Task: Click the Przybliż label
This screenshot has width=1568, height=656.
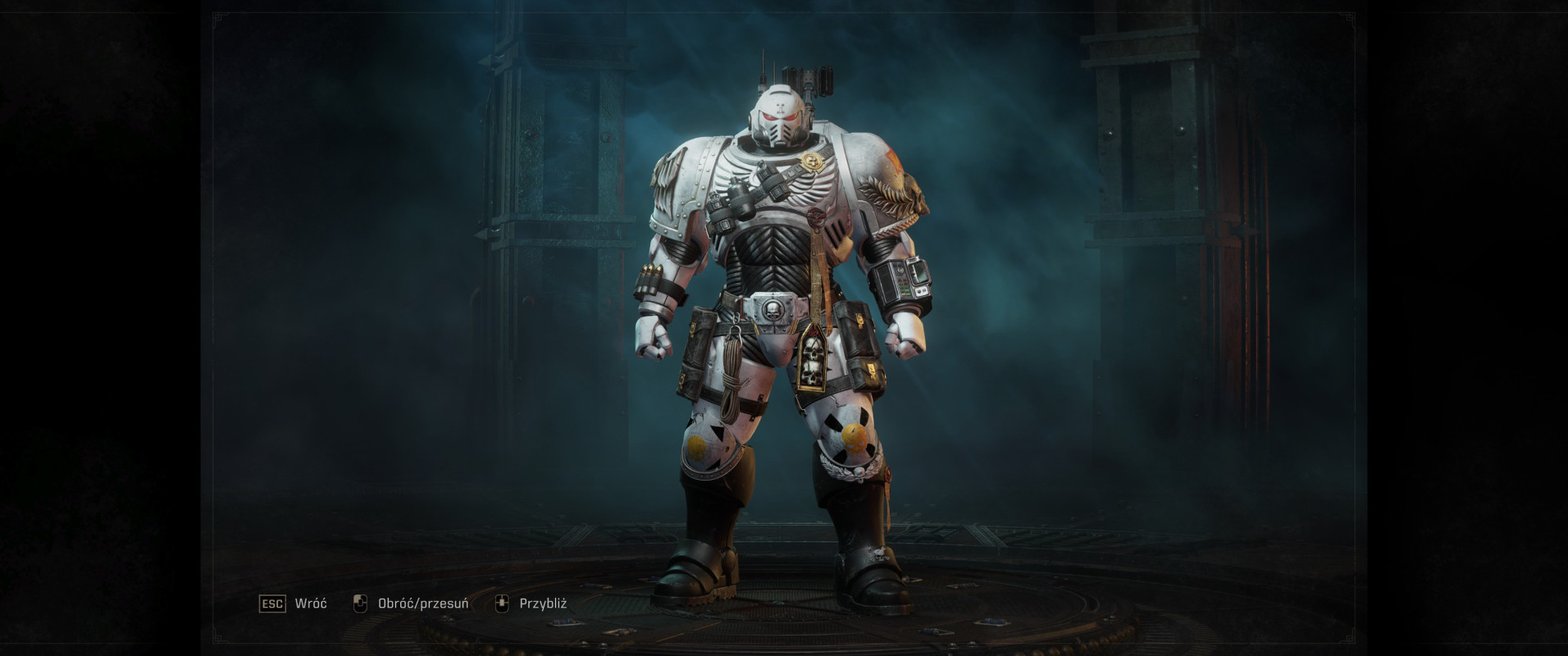Action: click(545, 604)
